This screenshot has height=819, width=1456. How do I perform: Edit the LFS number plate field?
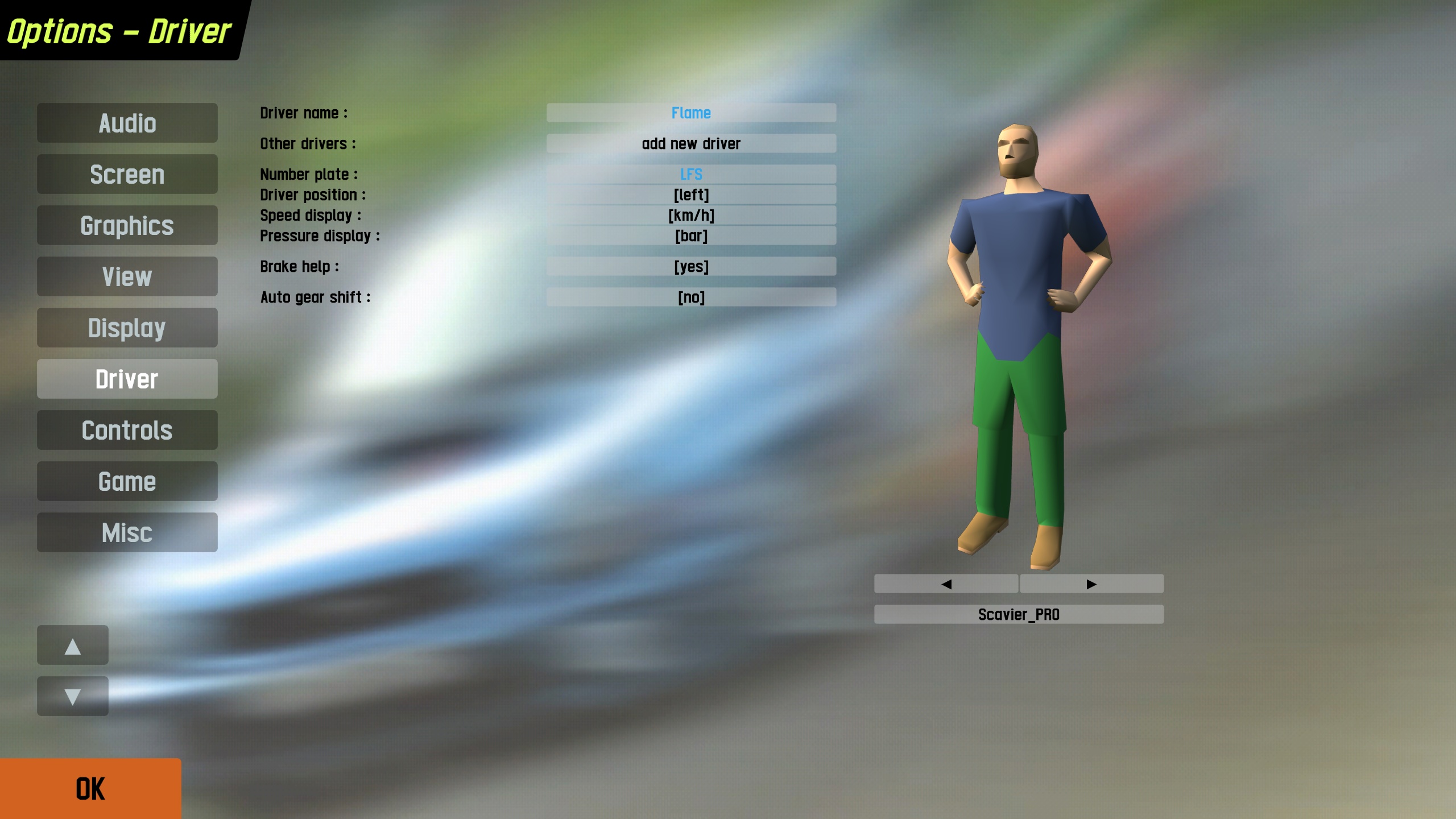pos(691,174)
